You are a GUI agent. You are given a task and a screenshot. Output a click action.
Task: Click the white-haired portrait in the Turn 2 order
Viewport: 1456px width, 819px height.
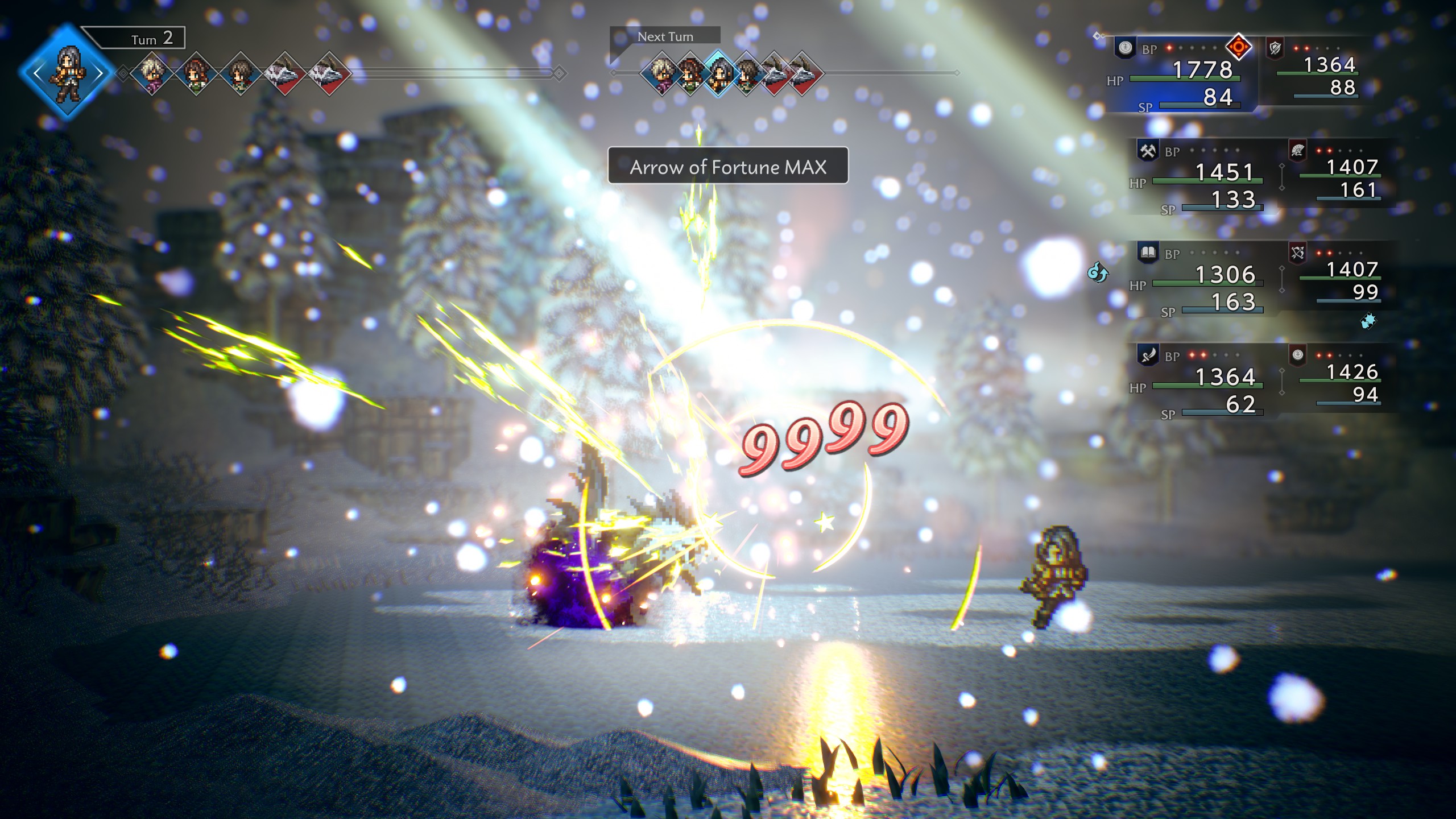point(152,73)
